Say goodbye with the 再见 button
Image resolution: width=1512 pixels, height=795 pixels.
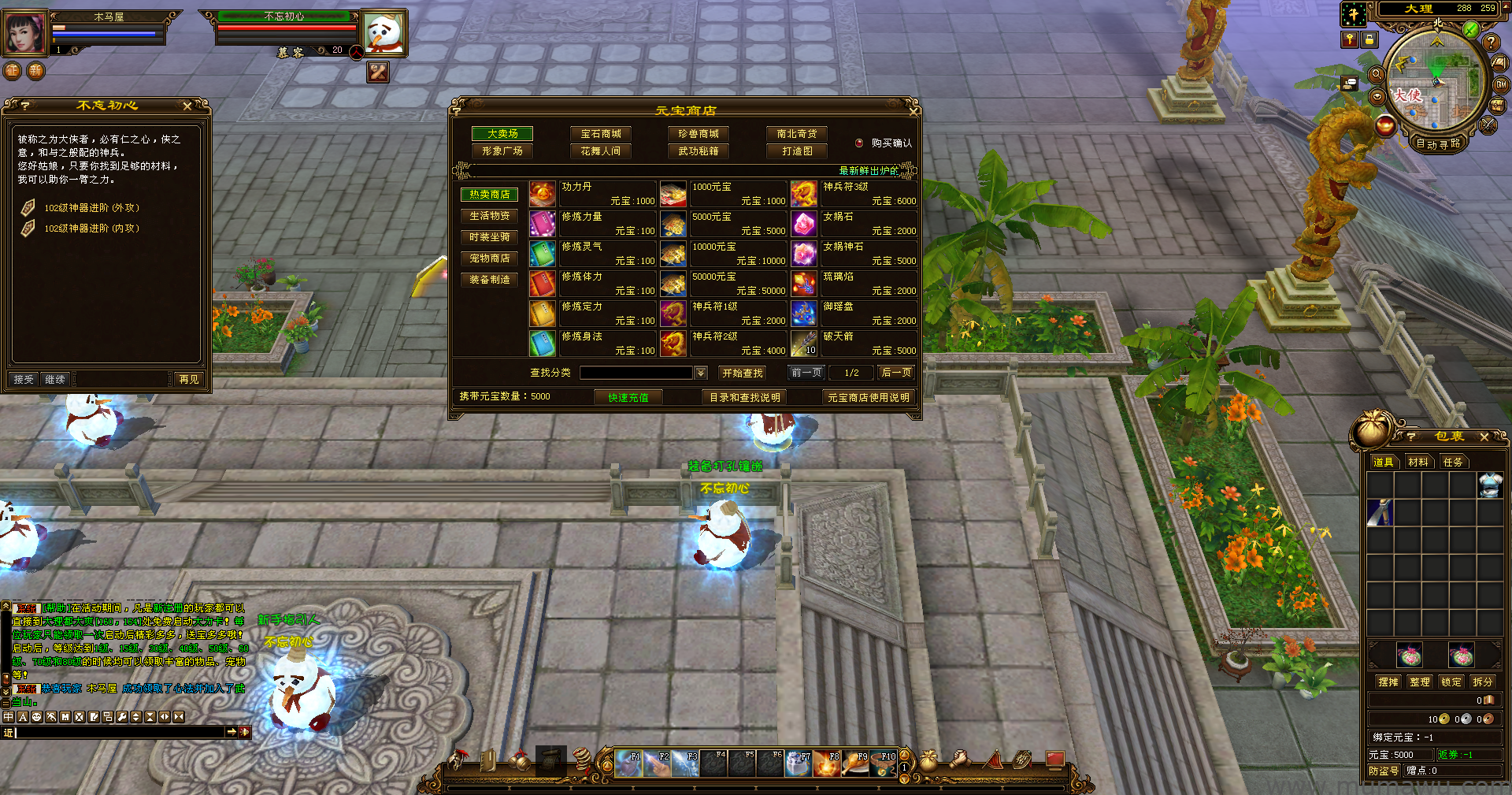189,379
